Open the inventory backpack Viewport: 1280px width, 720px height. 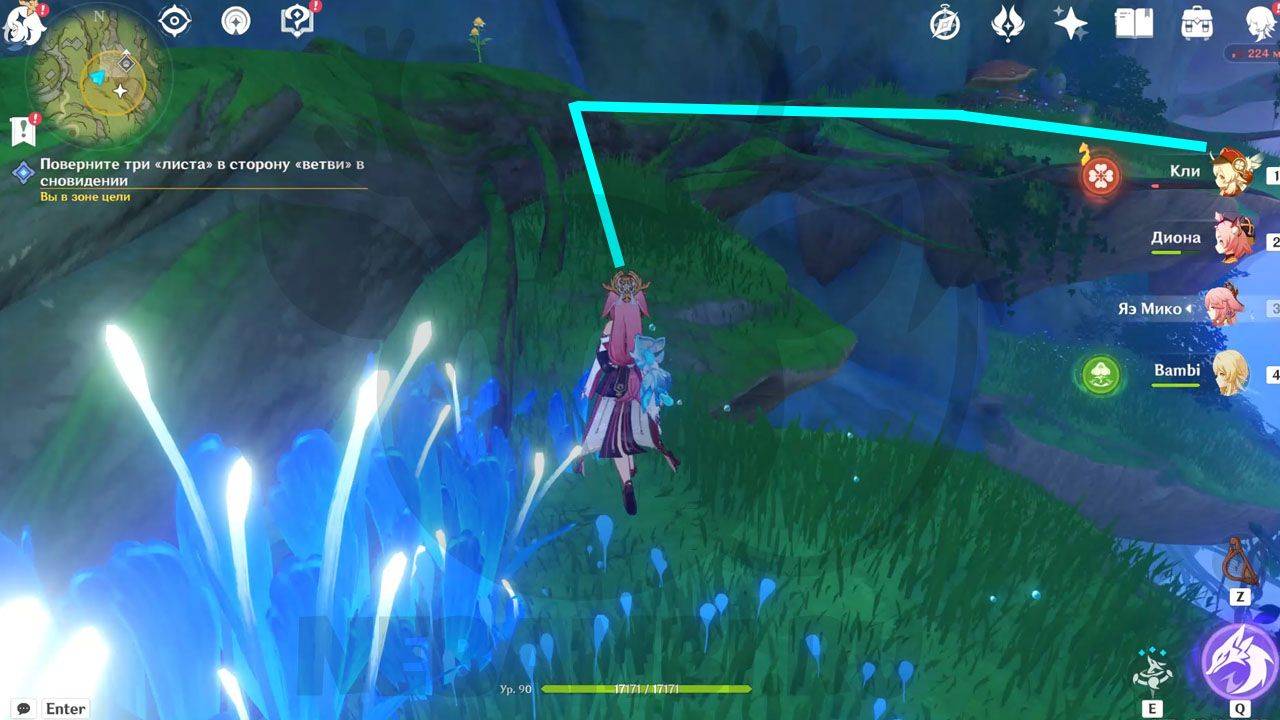[x=1197, y=23]
